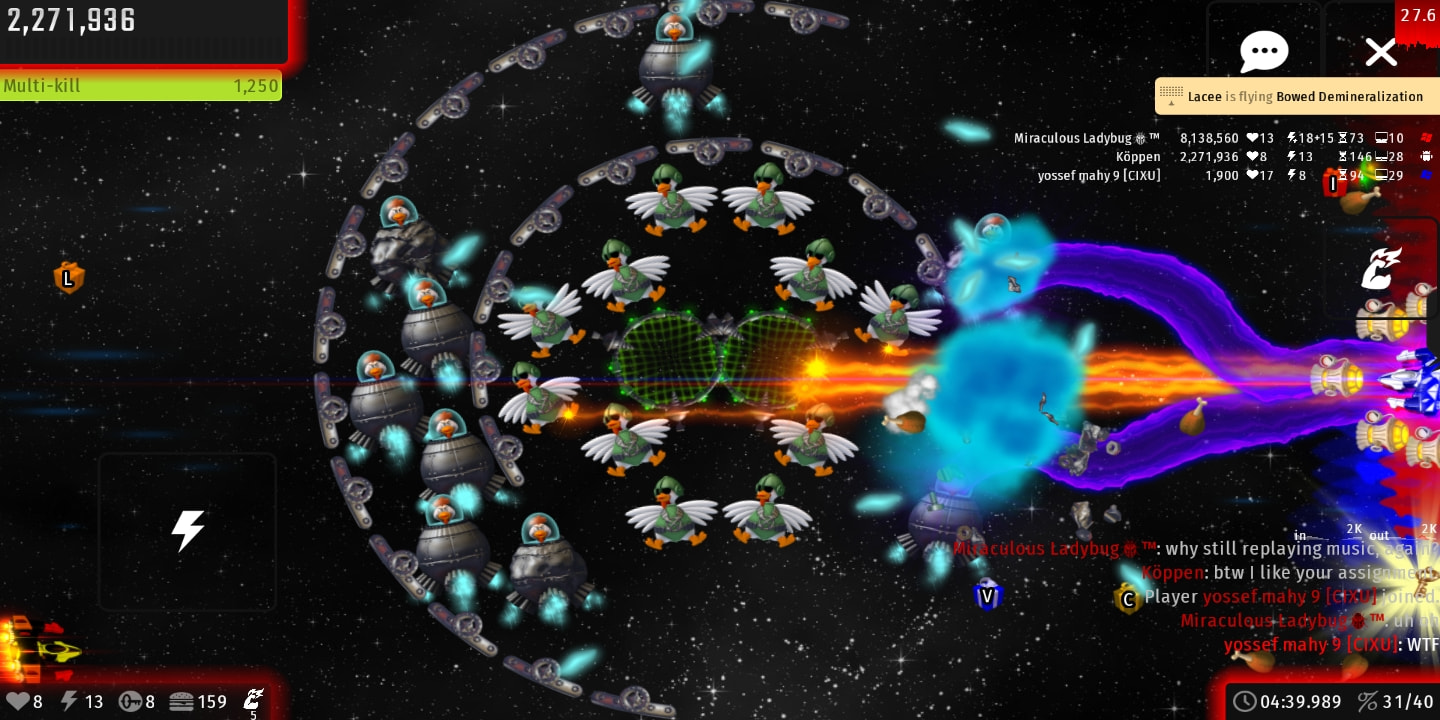This screenshot has width=1440, height=720.
Task: Open the chat speech bubble button
Action: (x=1264, y=51)
